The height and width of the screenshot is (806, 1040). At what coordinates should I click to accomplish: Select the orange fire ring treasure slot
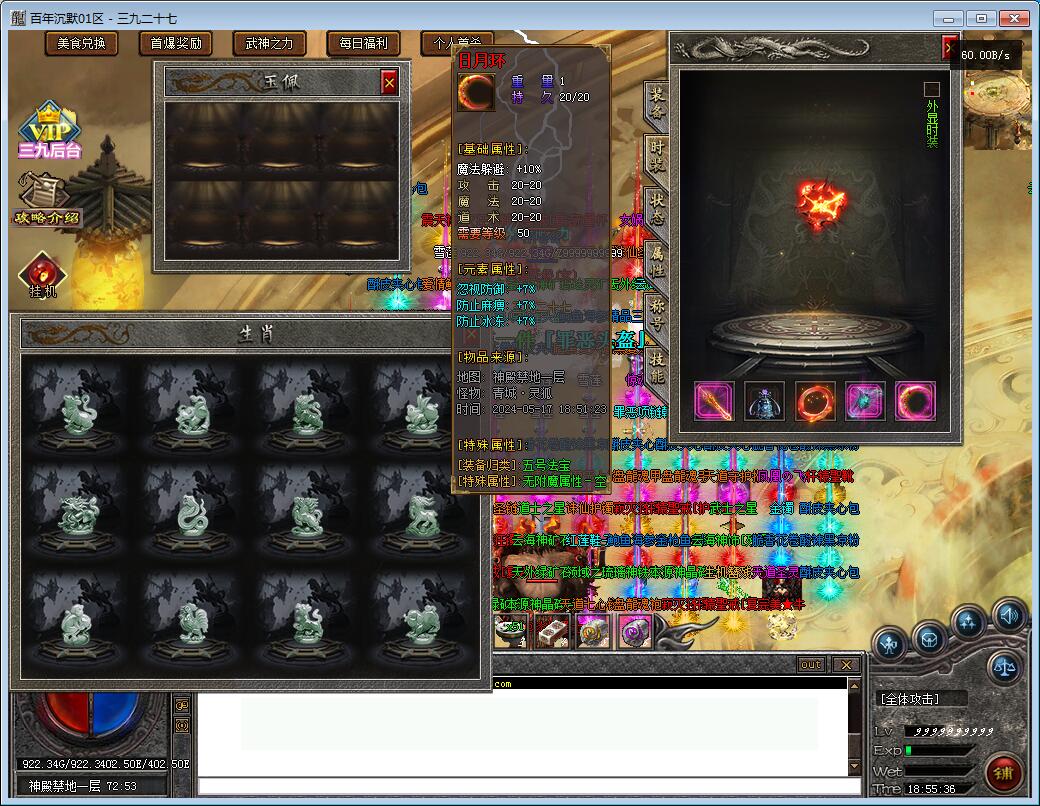click(815, 401)
